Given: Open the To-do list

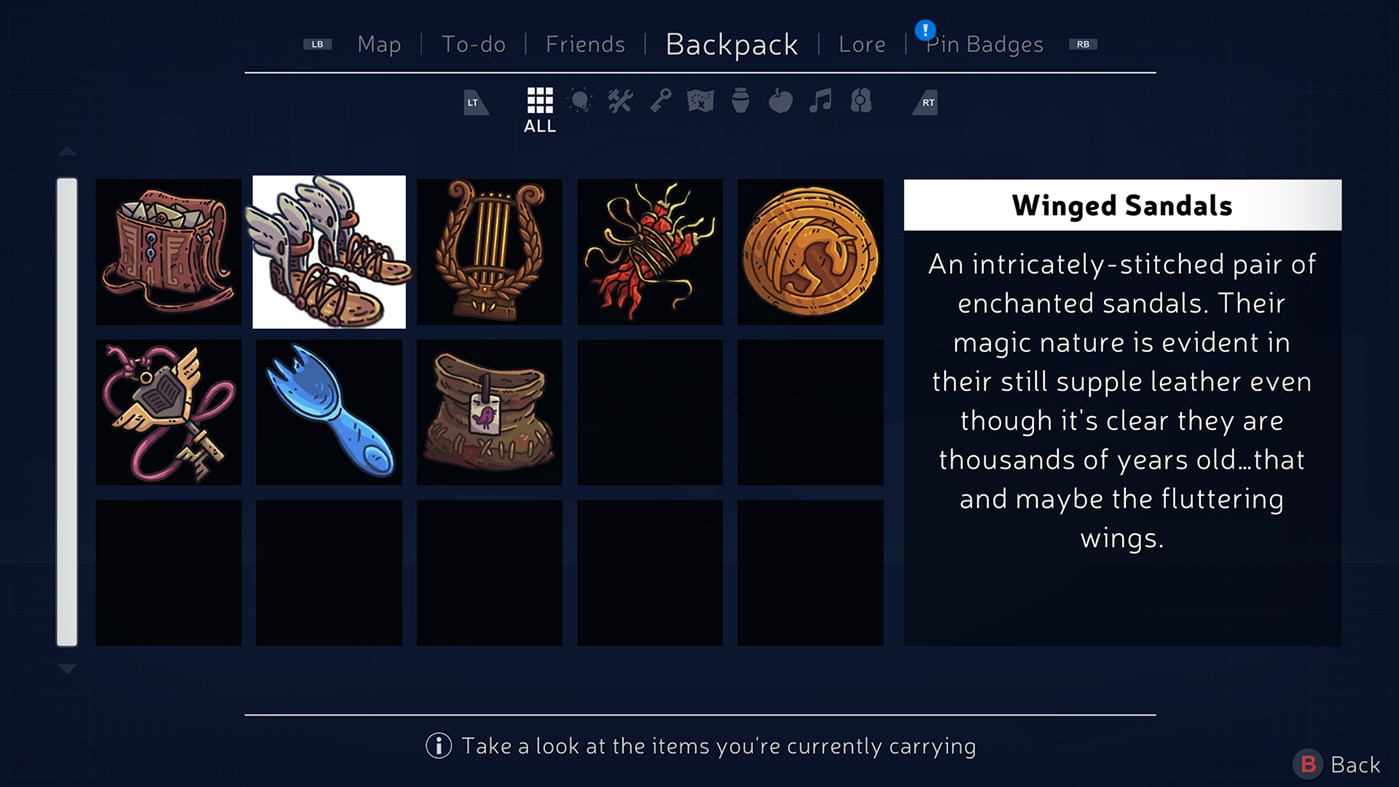Looking at the screenshot, I should click(474, 44).
